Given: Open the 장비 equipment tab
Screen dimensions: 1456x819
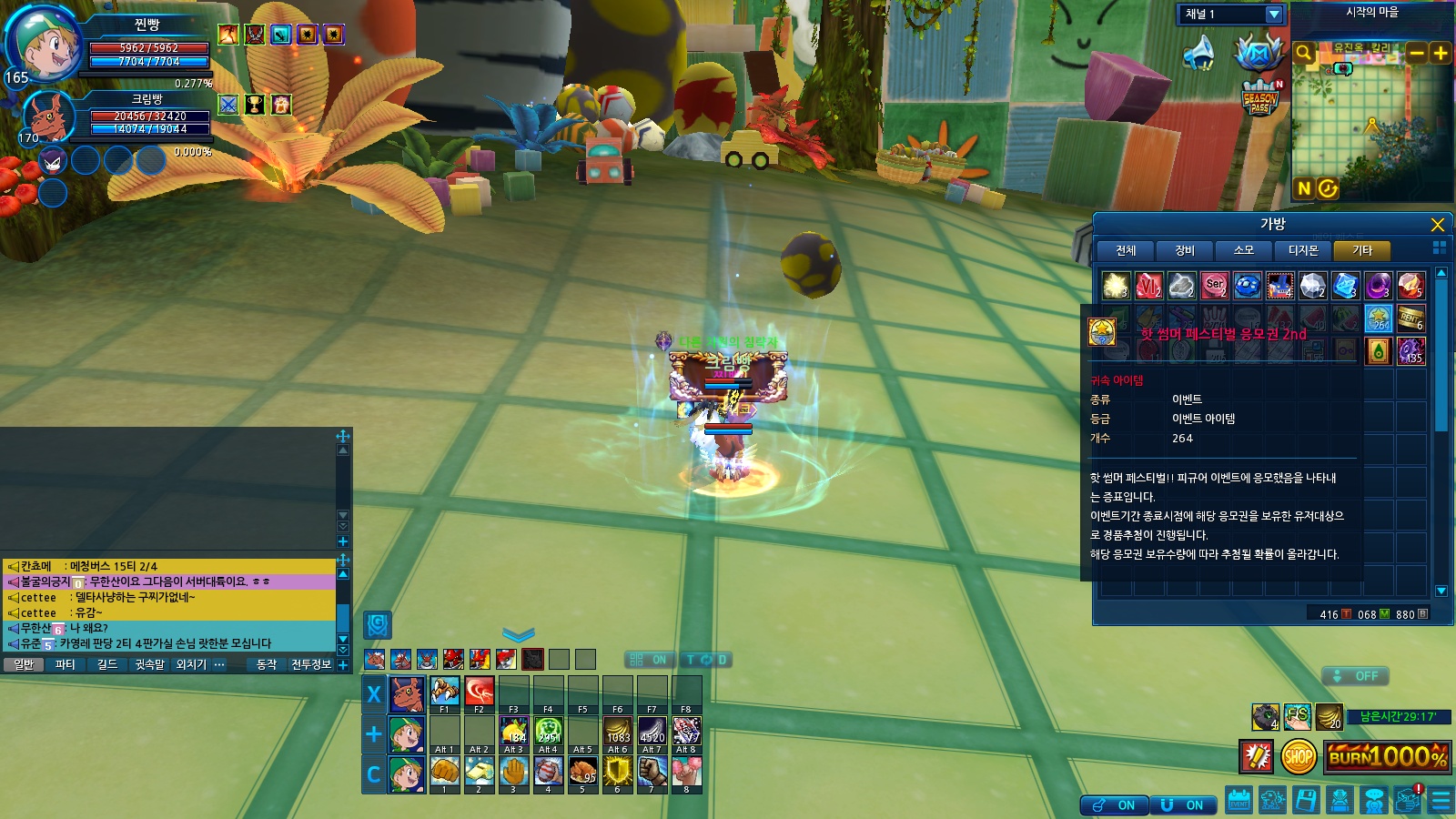Looking at the screenshot, I should click(x=1184, y=250).
